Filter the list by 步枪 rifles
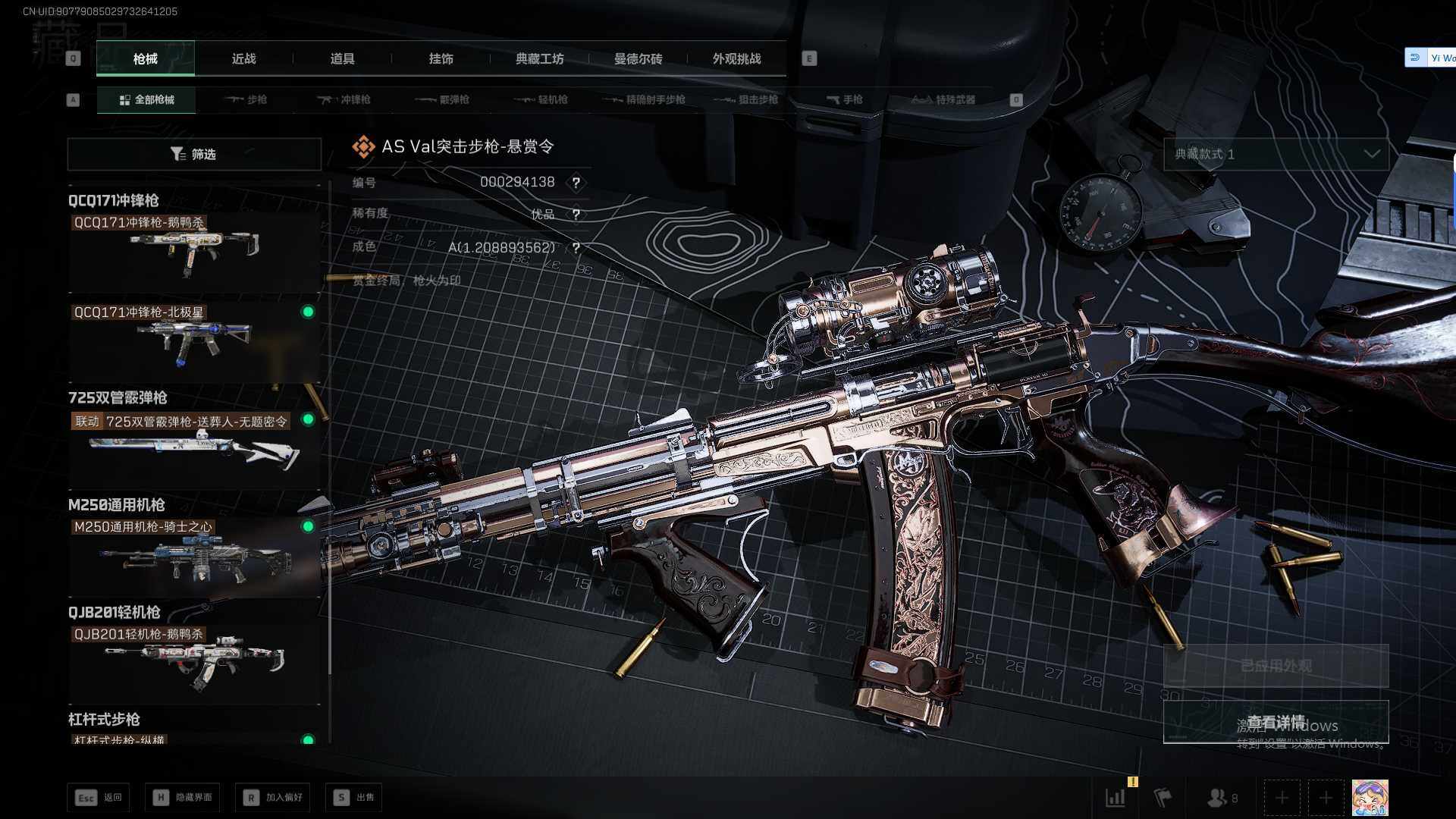Viewport: 1456px width, 819px height. point(247,99)
